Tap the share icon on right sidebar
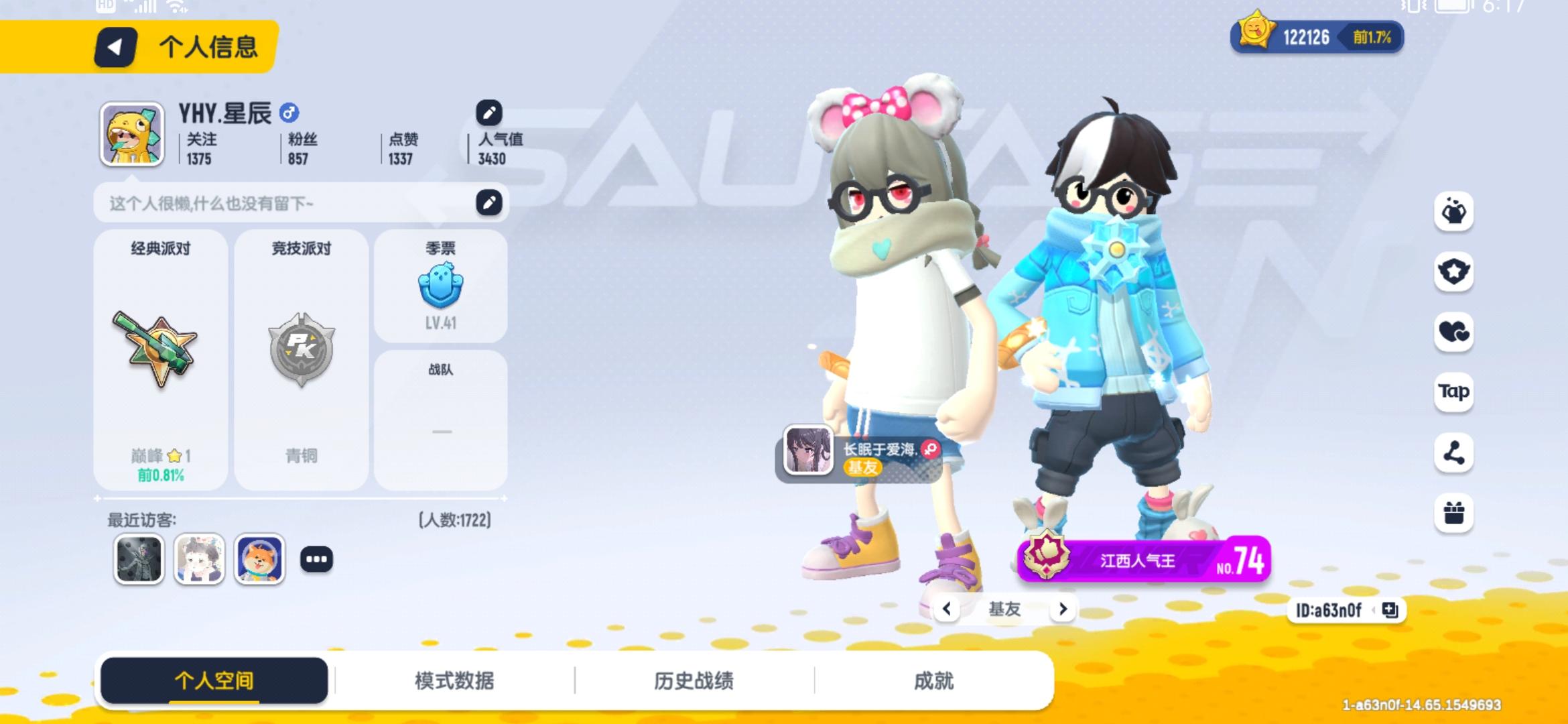The height and width of the screenshot is (724, 1568). click(x=1454, y=452)
